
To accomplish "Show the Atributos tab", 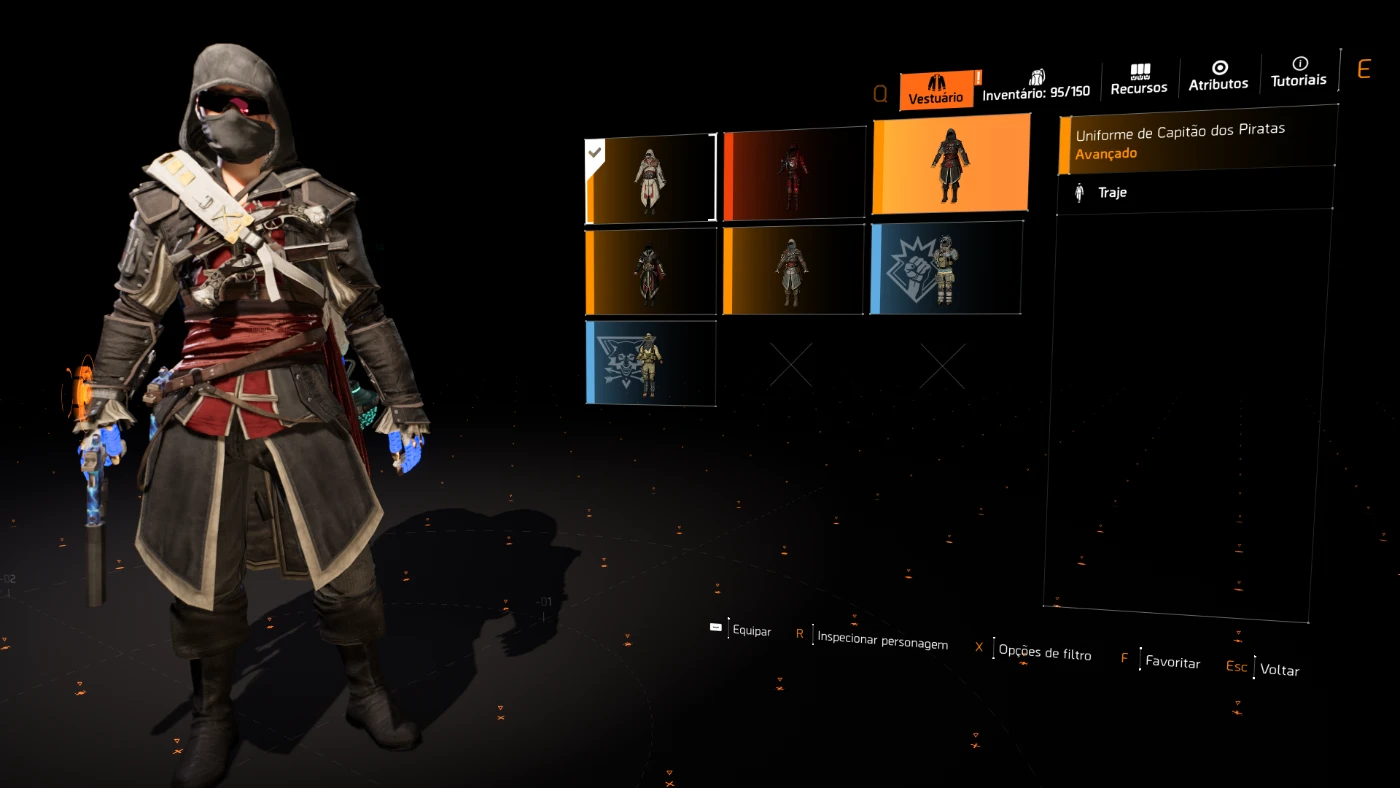I will pyautogui.click(x=1218, y=77).
